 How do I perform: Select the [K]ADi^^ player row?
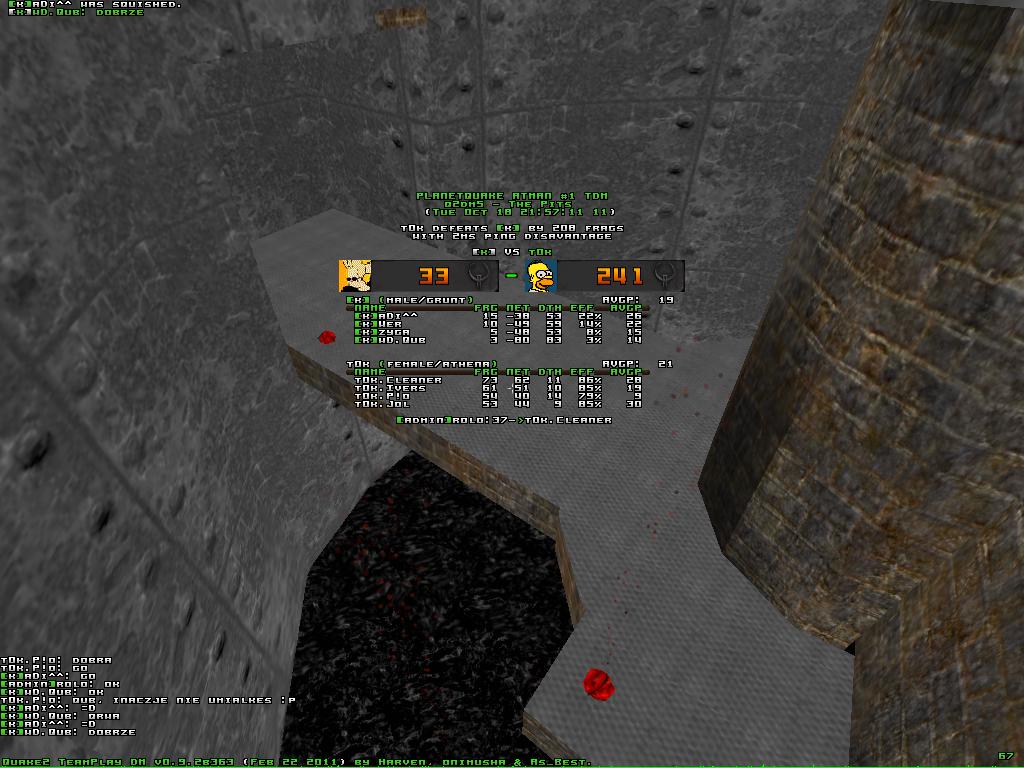click(510, 316)
